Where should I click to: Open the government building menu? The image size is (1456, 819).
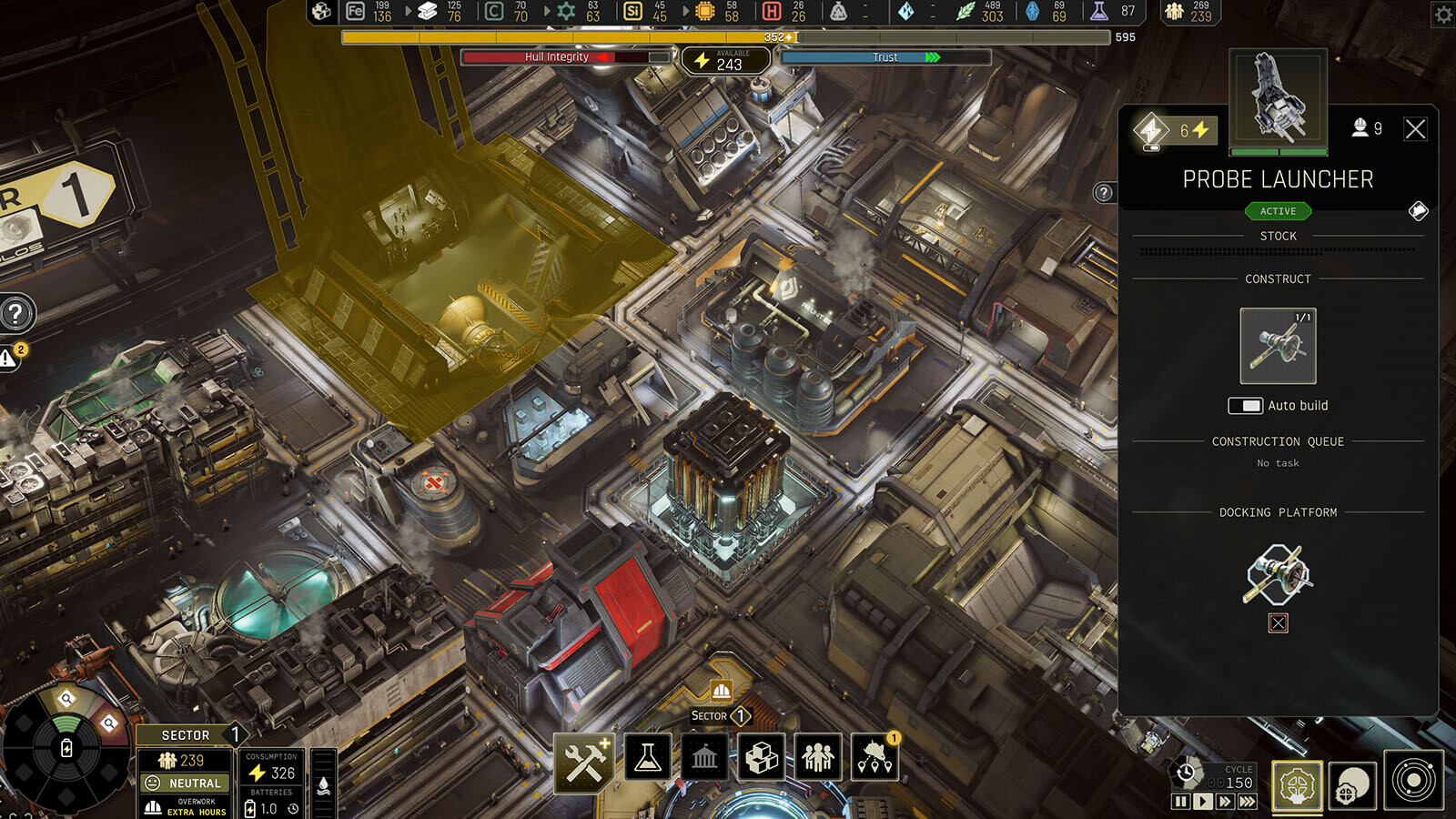704,757
